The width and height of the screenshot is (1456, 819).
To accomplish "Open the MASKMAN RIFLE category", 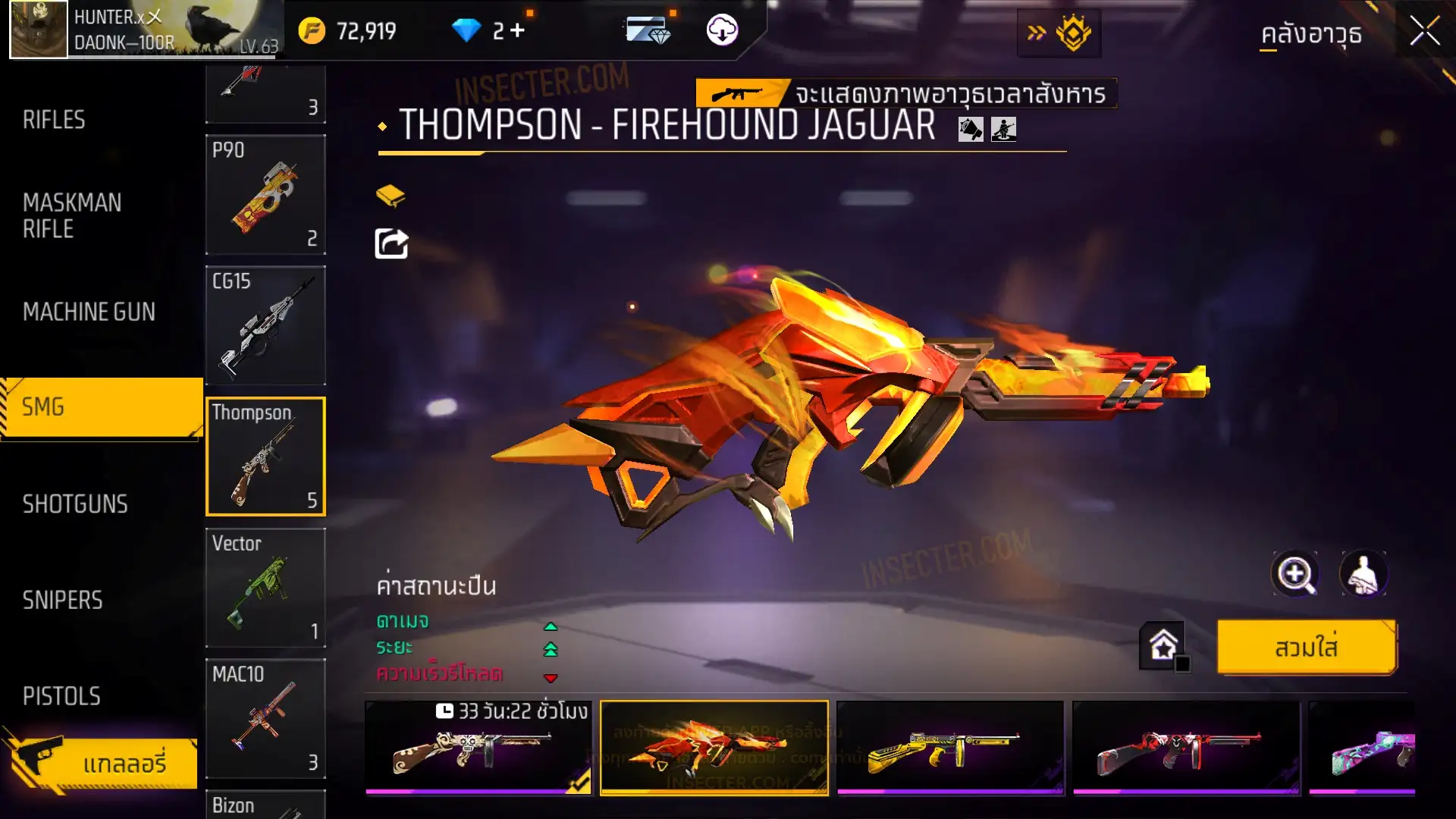I will pos(72,216).
